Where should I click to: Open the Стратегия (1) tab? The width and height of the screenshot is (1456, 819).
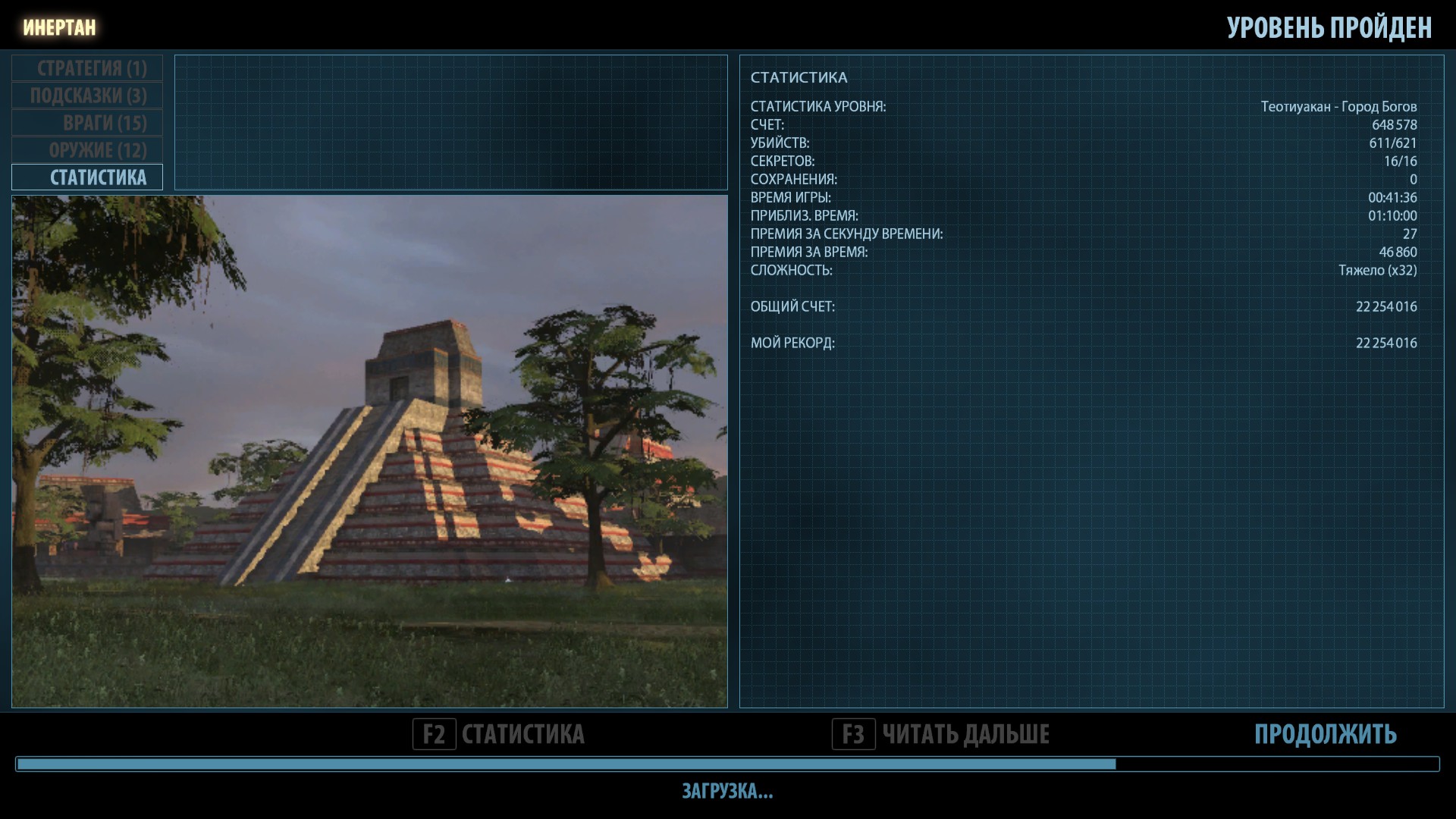pos(88,68)
